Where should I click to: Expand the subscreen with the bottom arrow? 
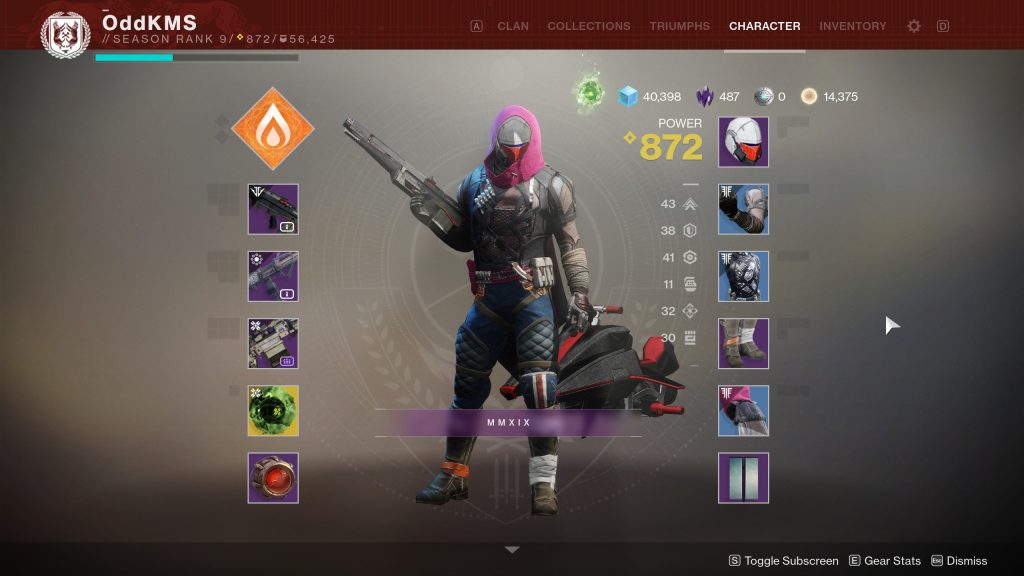(512, 550)
